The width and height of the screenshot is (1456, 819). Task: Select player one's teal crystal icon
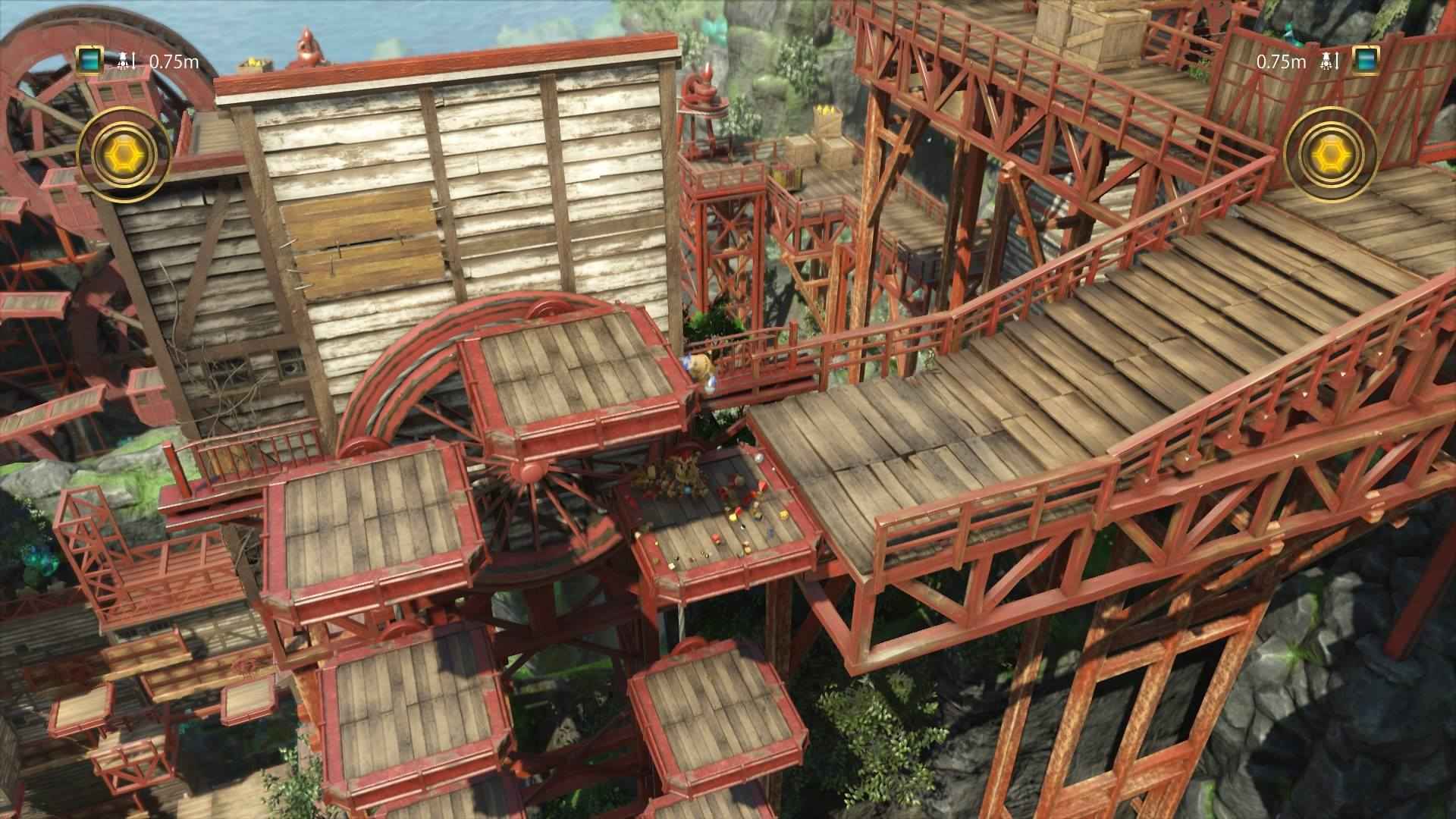pyautogui.click(x=89, y=61)
